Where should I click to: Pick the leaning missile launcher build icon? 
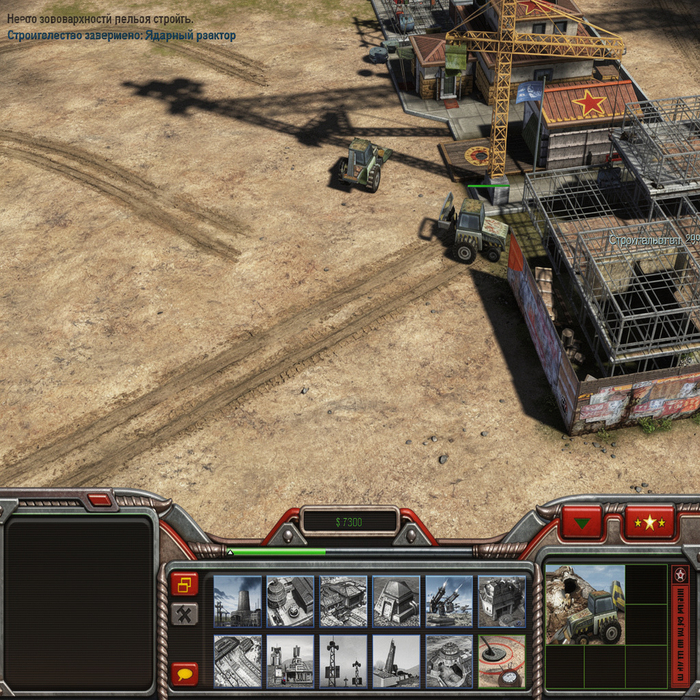(396, 661)
